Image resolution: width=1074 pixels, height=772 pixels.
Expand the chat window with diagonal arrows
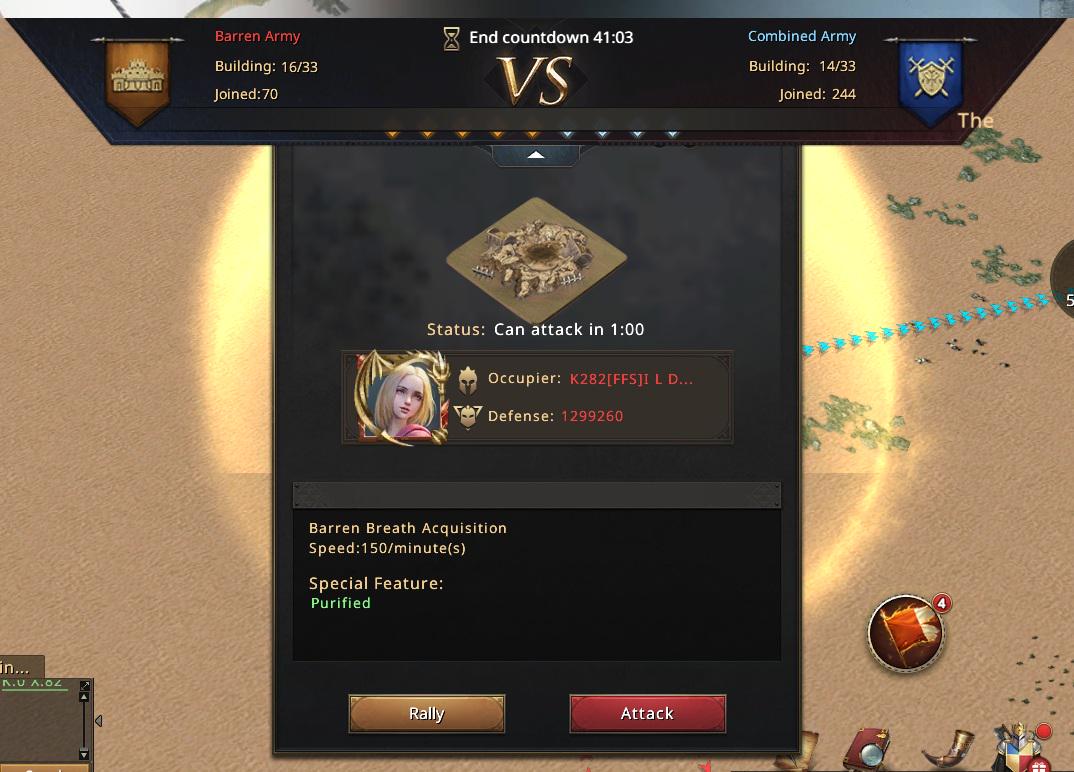pos(84,686)
